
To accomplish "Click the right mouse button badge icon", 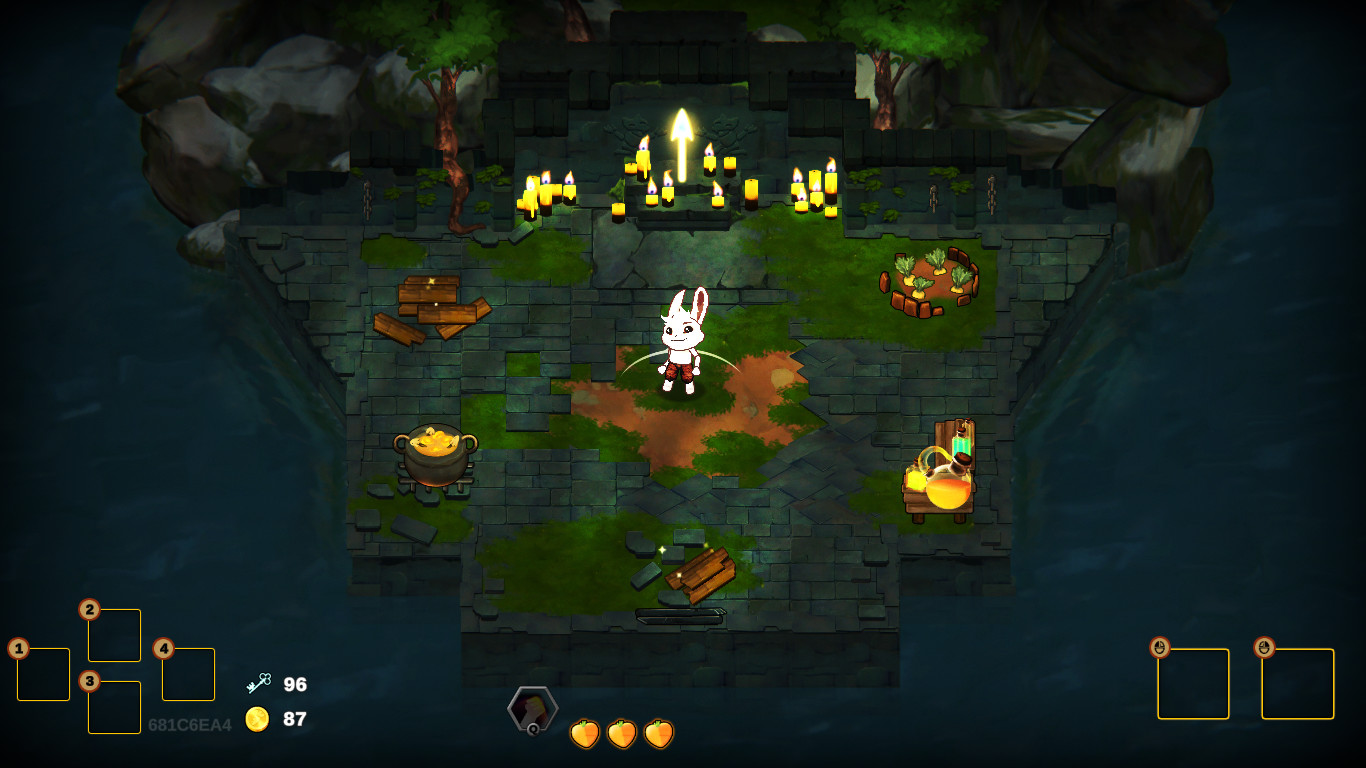I will coord(1264,646).
